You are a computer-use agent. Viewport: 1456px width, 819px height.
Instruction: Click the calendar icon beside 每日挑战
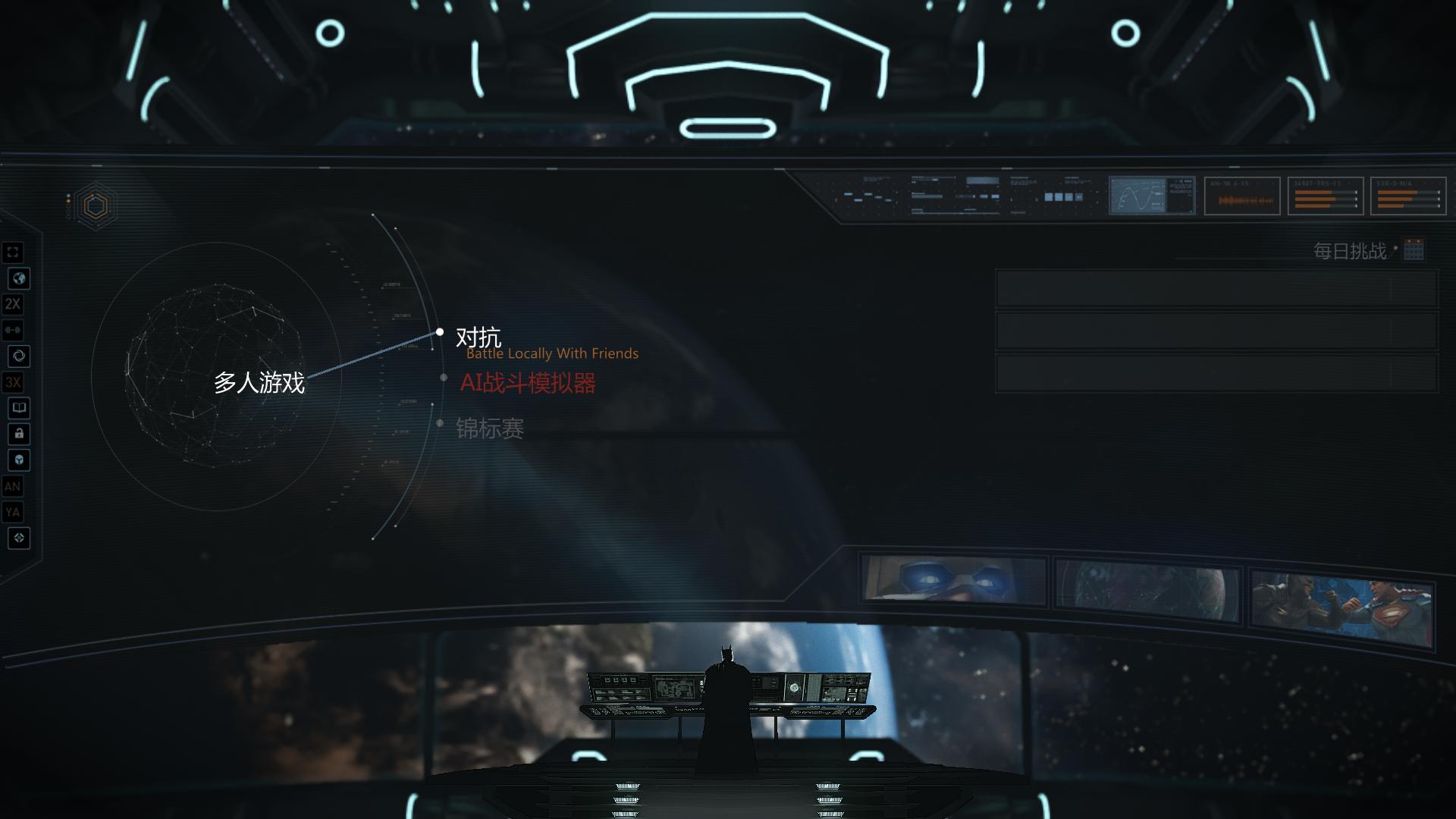[x=1414, y=249]
